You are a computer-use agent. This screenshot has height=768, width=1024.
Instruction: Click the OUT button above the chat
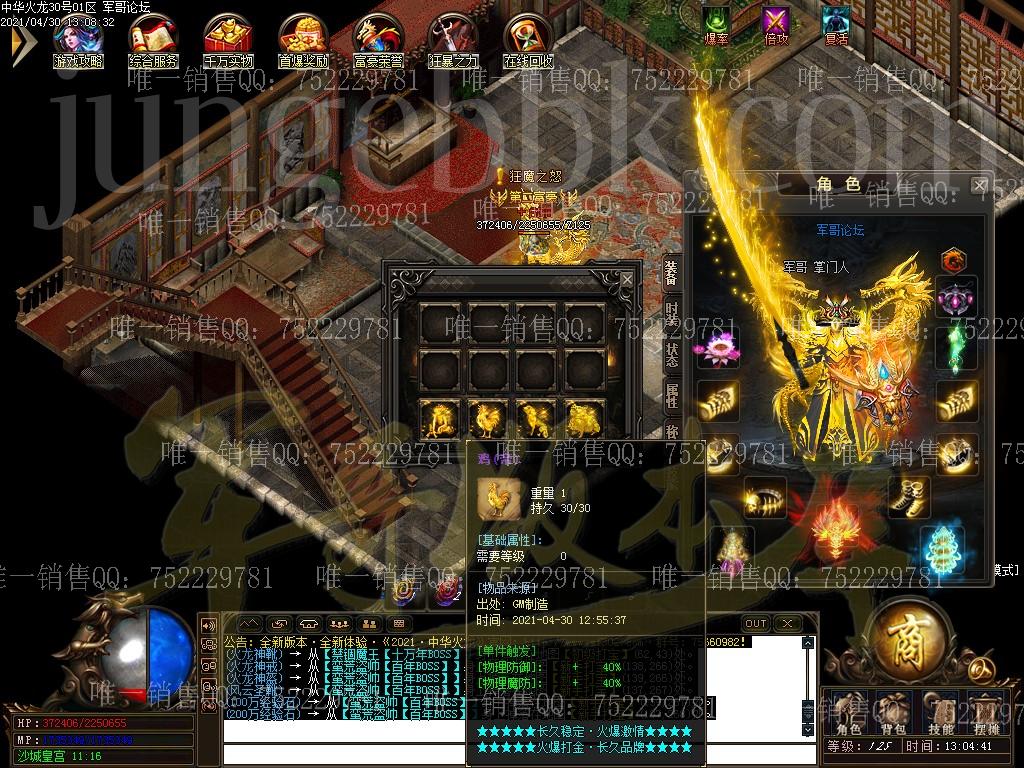click(x=756, y=624)
